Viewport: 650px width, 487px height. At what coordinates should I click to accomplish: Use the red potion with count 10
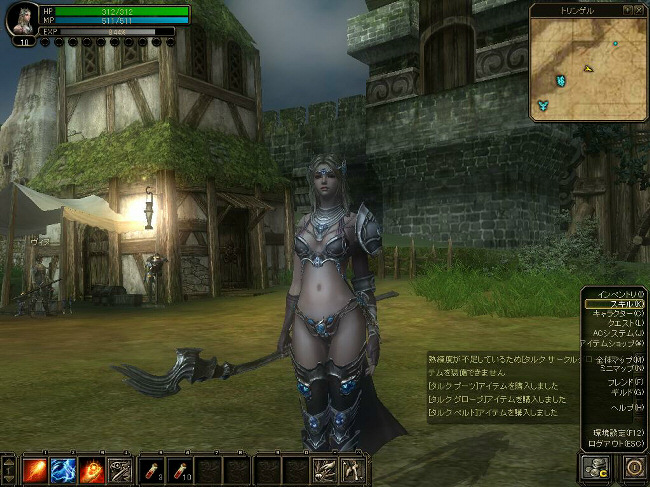click(x=180, y=468)
